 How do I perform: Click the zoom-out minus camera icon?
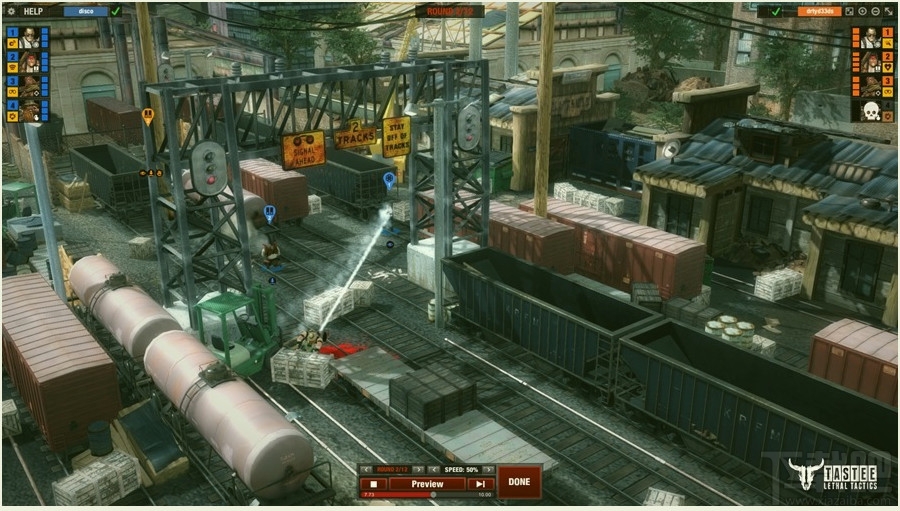tap(875, 11)
